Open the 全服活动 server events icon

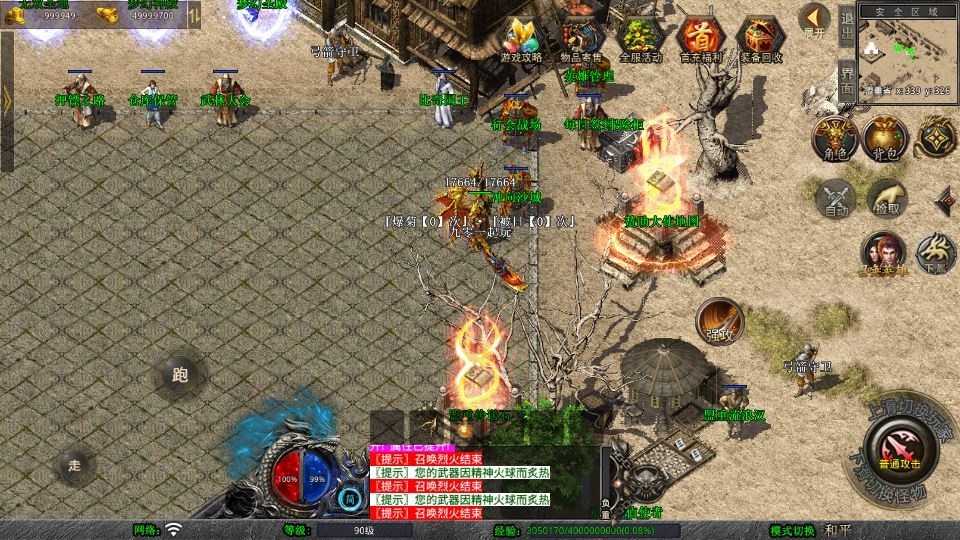pyautogui.click(x=640, y=37)
